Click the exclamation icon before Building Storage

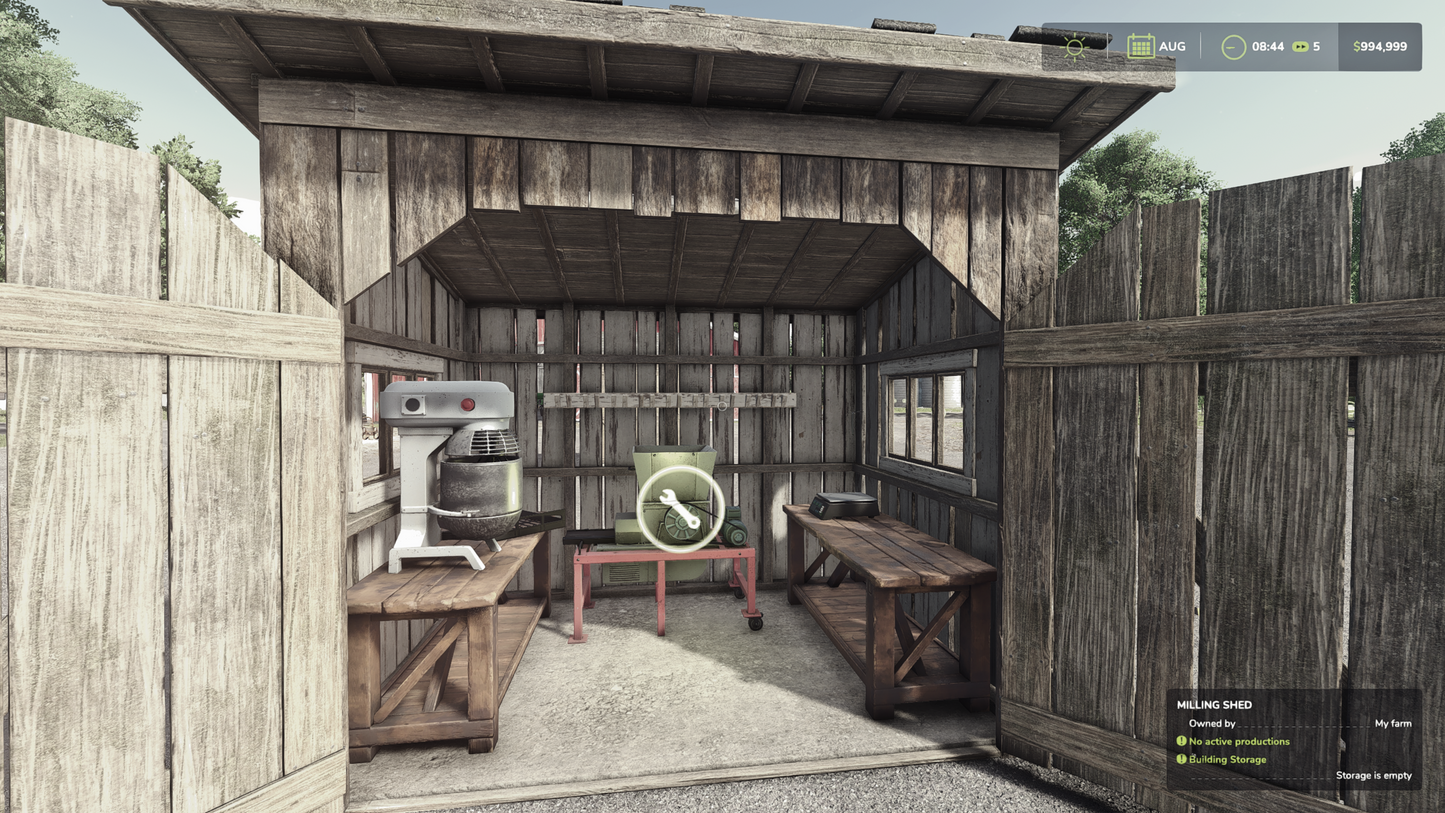pos(1181,759)
